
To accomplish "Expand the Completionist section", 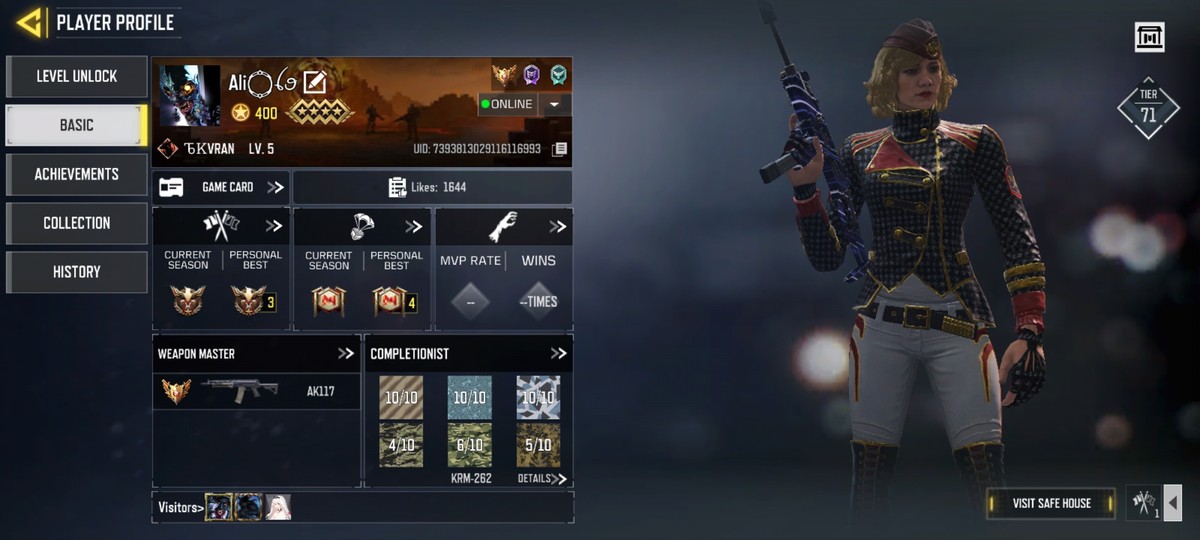I will [x=558, y=353].
